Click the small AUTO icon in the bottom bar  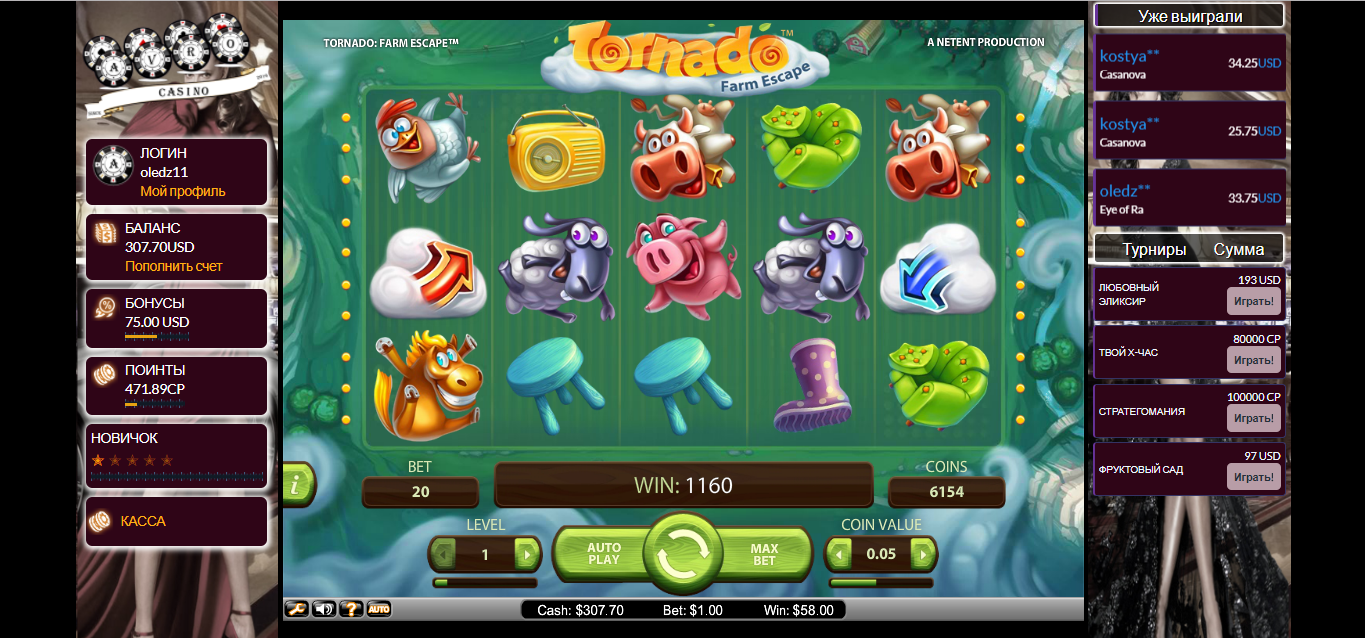pyautogui.click(x=378, y=608)
